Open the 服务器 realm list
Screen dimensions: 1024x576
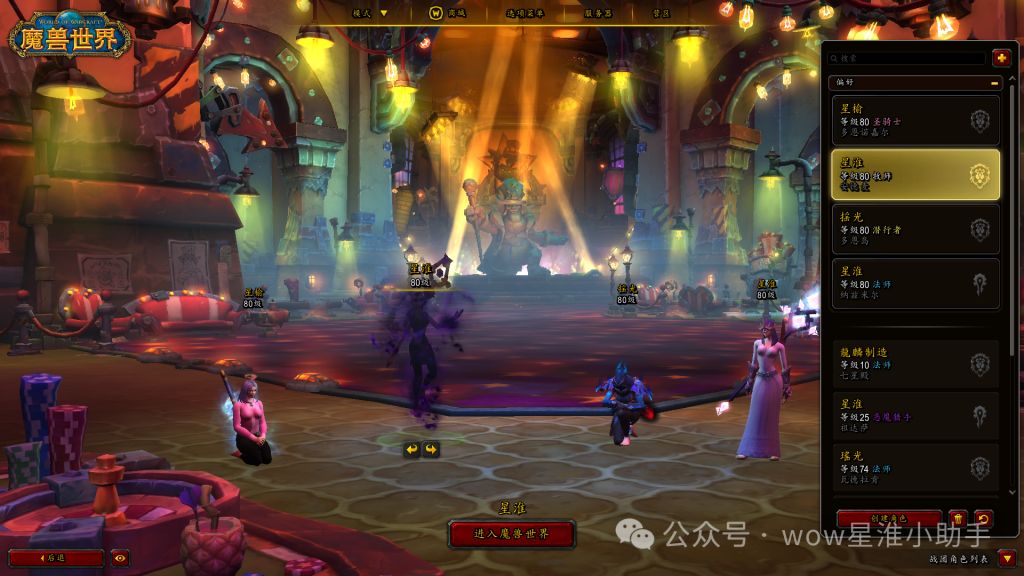tap(598, 13)
